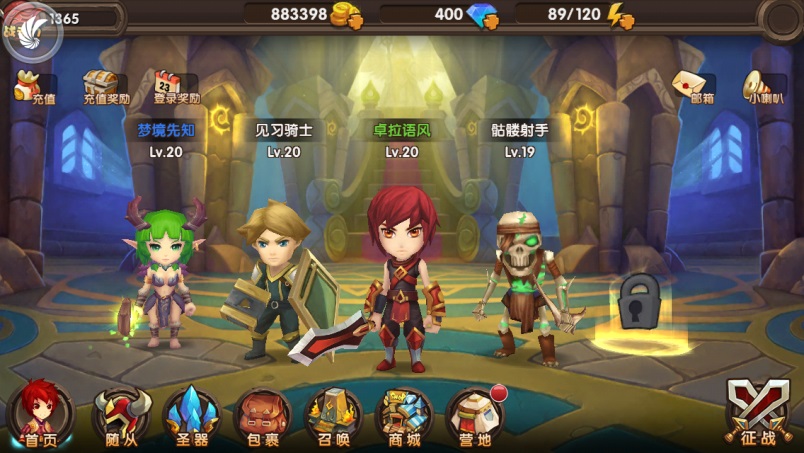Add more gold coins
The height and width of the screenshot is (453, 804).
pyautogui.click(x=347, y=16)
